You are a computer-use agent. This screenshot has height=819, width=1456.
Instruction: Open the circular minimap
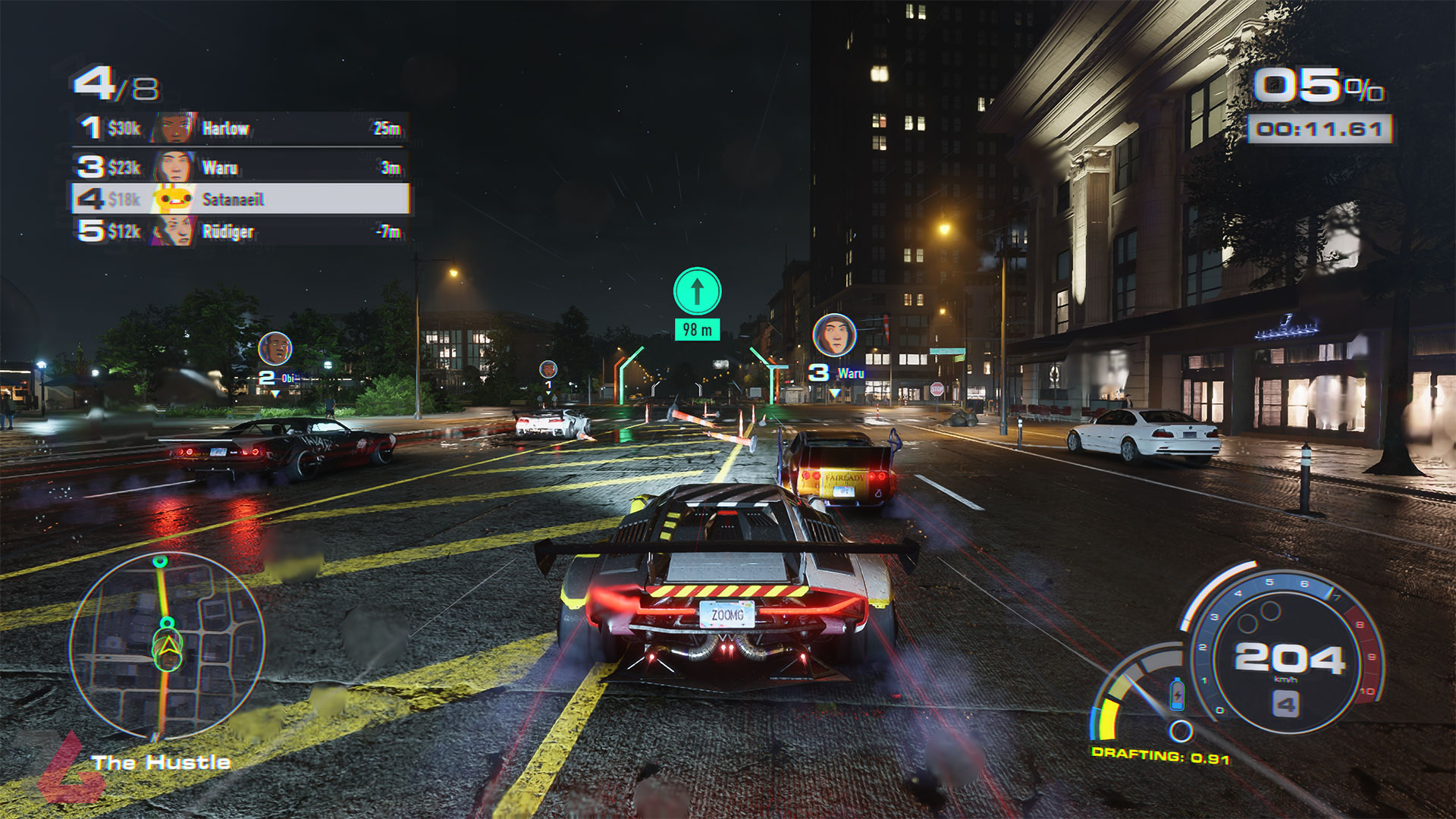(167, 645)
